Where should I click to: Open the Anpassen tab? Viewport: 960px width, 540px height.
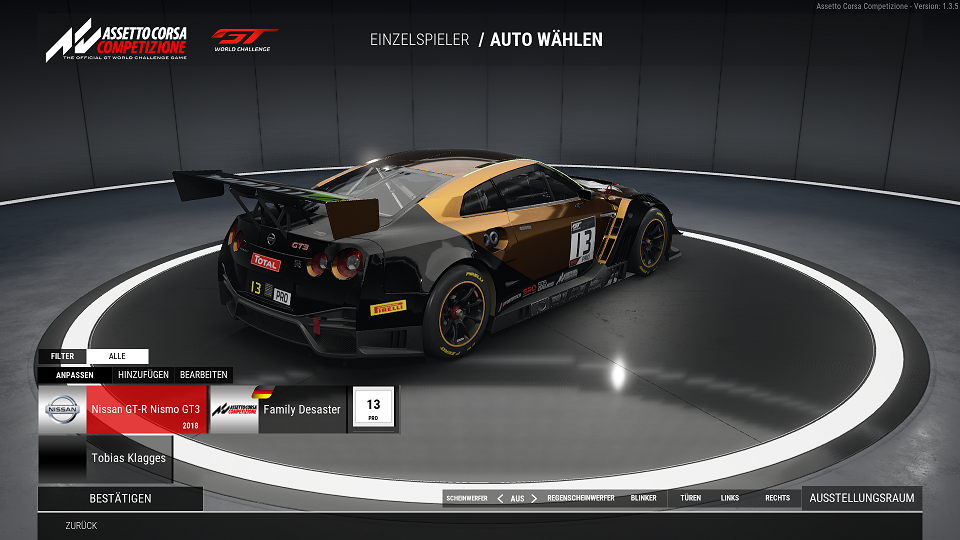click(x=75, y=375)
